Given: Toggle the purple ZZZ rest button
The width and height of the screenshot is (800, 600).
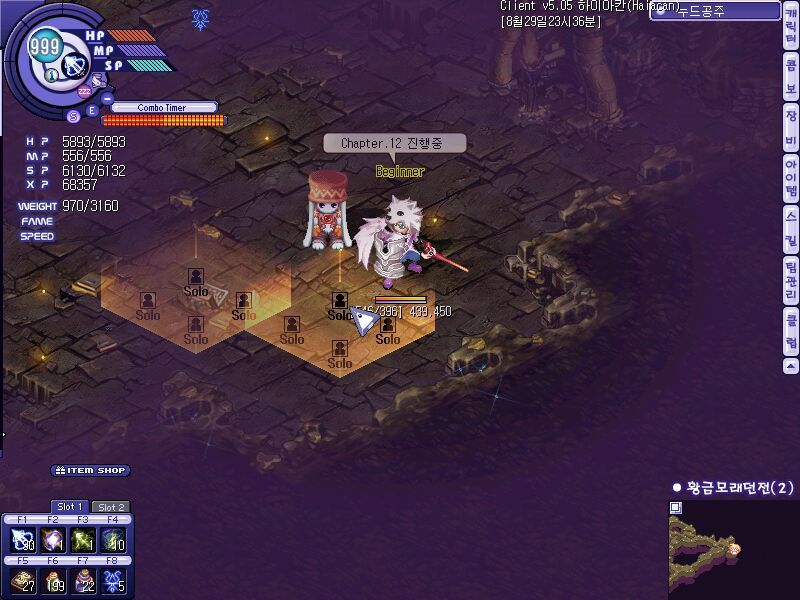Looking at the screenshot, I should (x=85, y=92).
